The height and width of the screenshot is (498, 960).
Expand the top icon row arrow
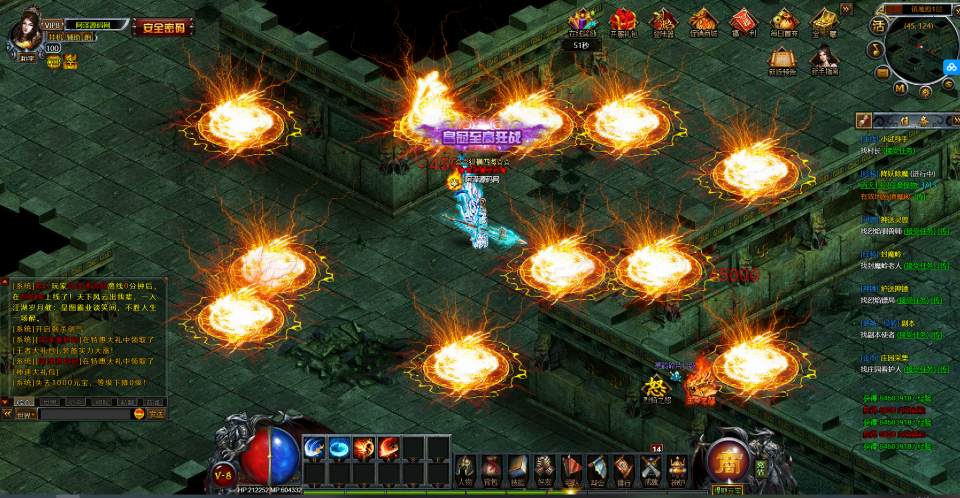[x=847, y=8]
